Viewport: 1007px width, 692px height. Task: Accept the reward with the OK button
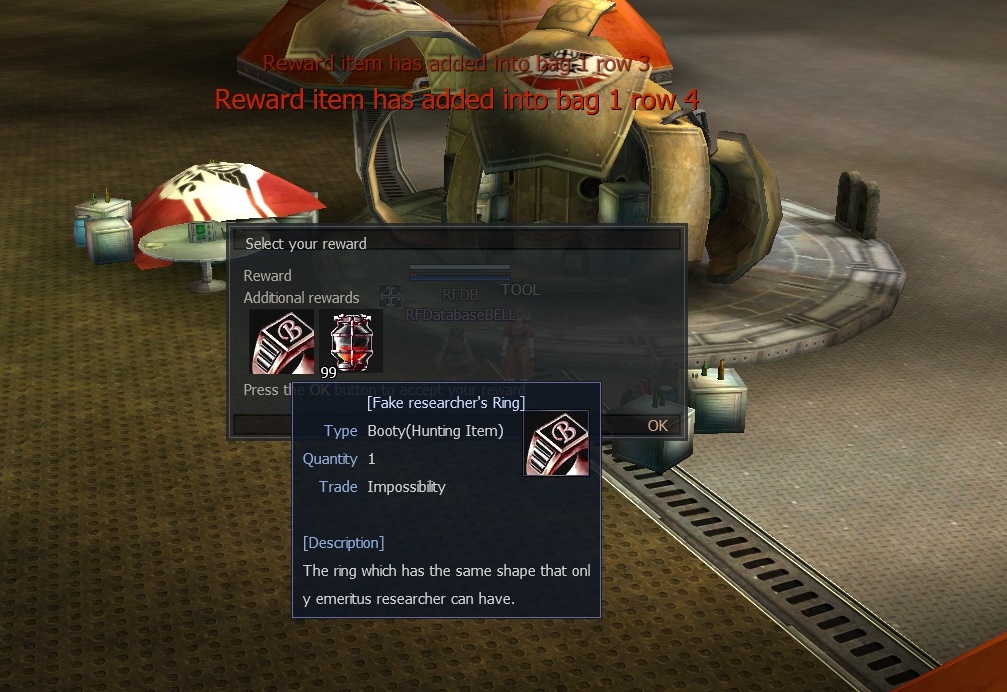[657, 425]
